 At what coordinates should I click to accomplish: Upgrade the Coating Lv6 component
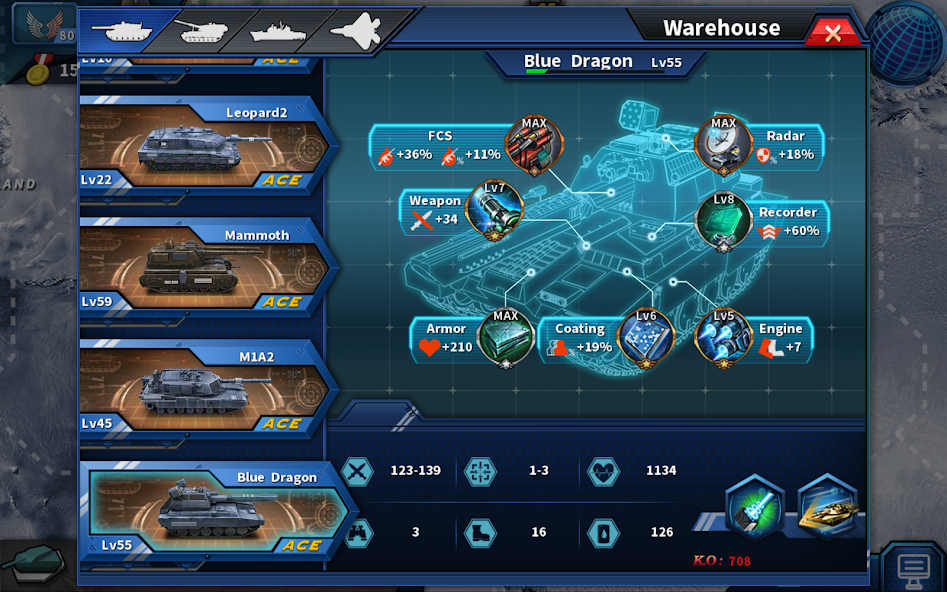point(646,338)
